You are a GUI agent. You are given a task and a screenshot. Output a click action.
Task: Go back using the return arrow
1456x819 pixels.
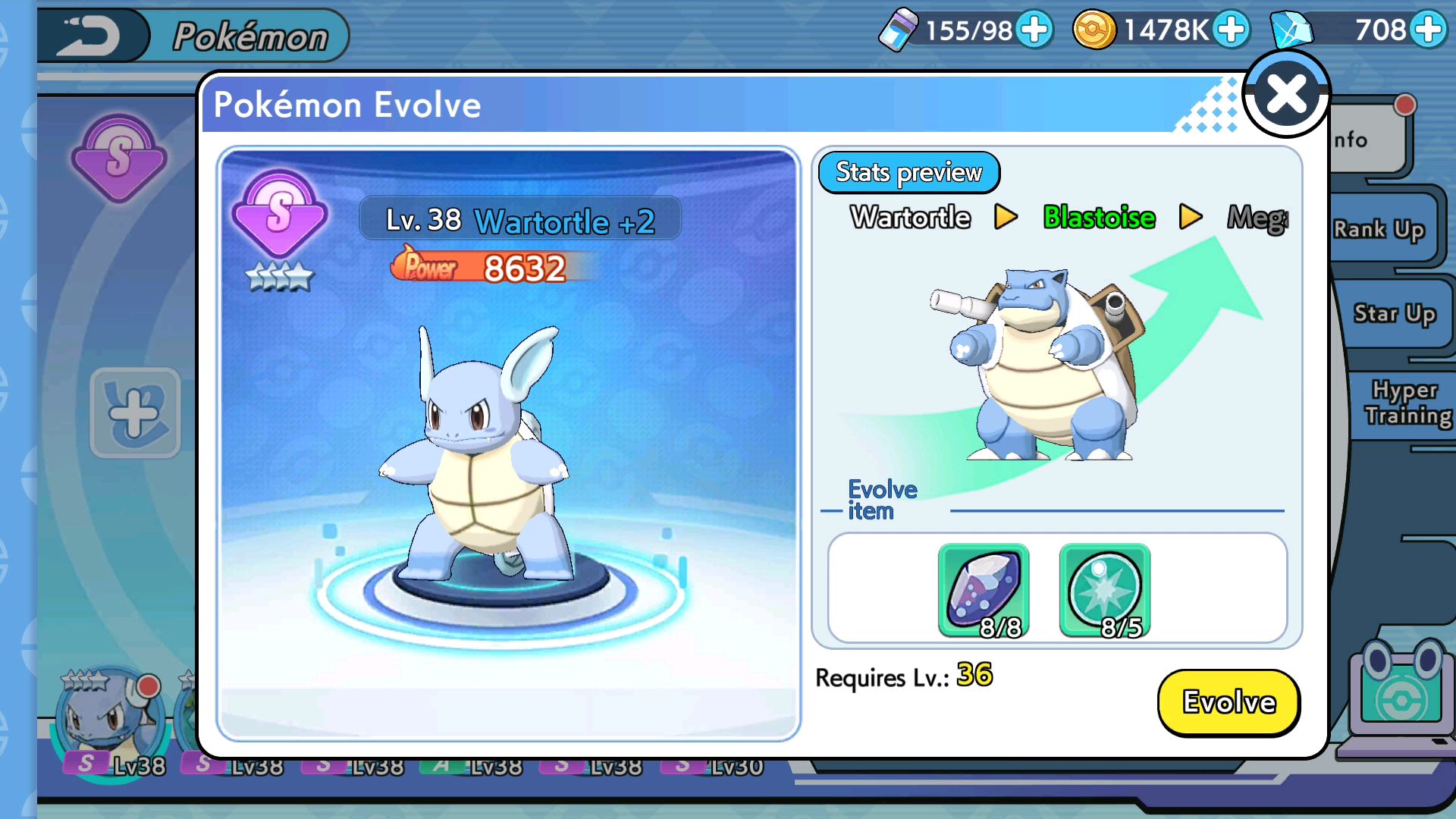click(x=91, y=36)
